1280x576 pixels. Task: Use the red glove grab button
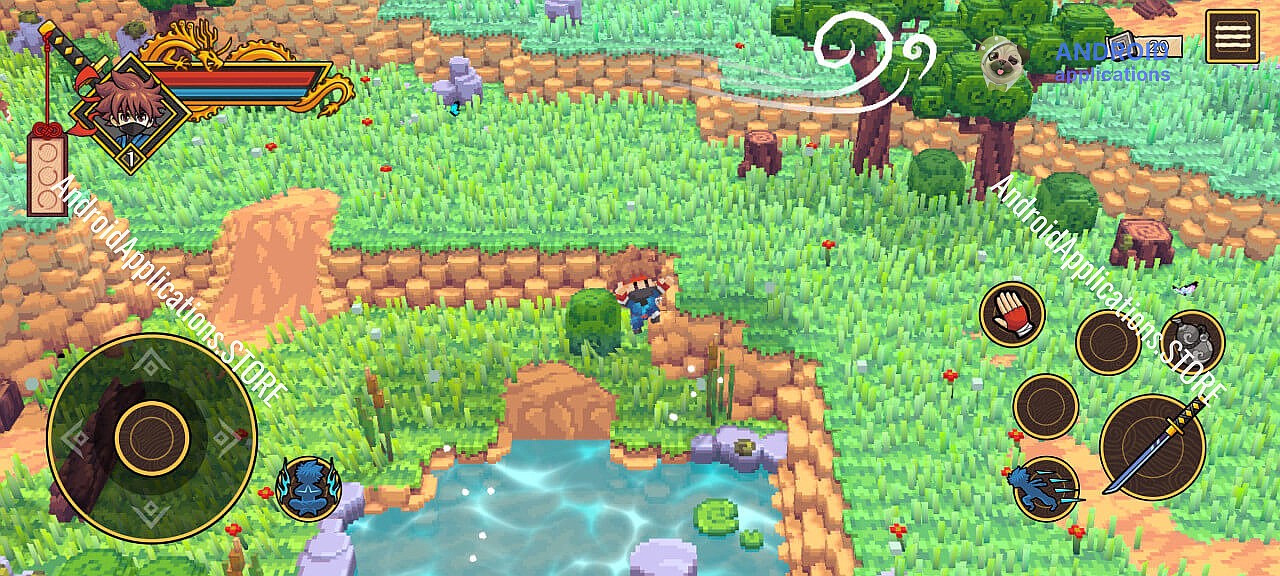coord(1012,314)
